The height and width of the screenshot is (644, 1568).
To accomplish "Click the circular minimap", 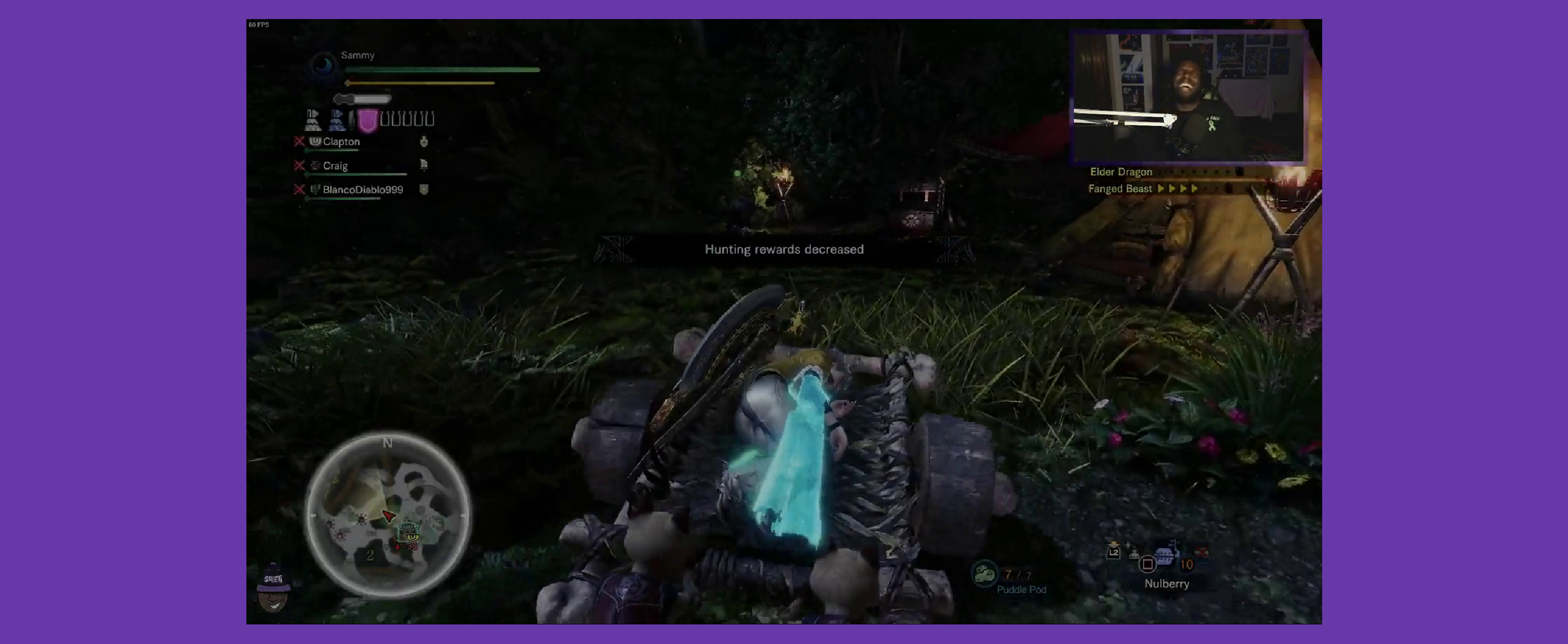I will 387,514.
